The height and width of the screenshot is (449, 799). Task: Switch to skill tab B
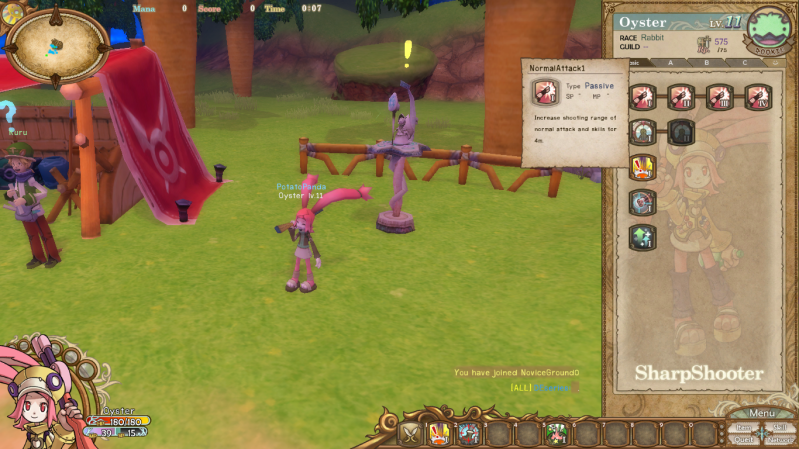(x=706, y=62)
